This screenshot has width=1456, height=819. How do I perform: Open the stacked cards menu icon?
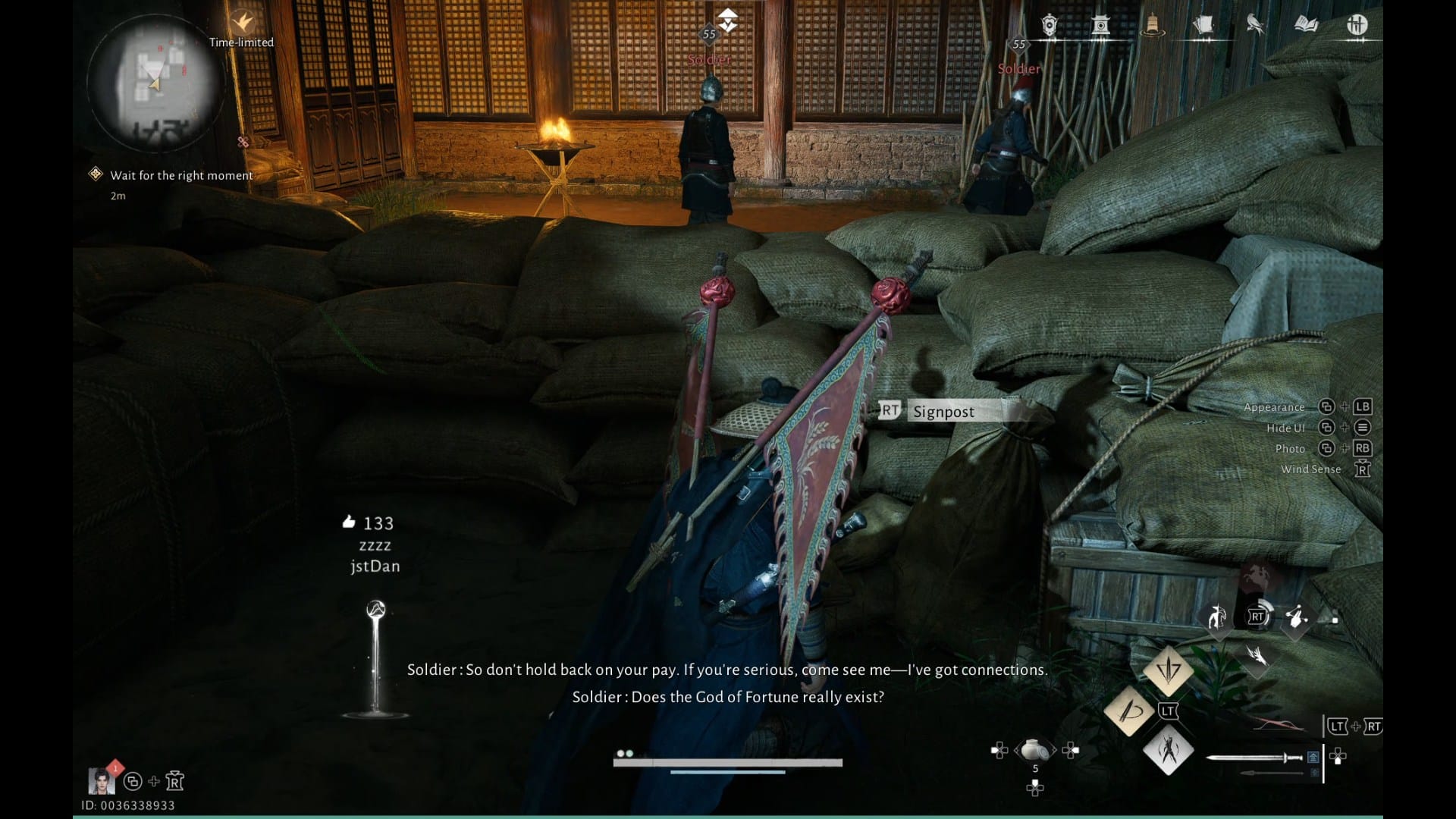click(x=1203, y=26)
